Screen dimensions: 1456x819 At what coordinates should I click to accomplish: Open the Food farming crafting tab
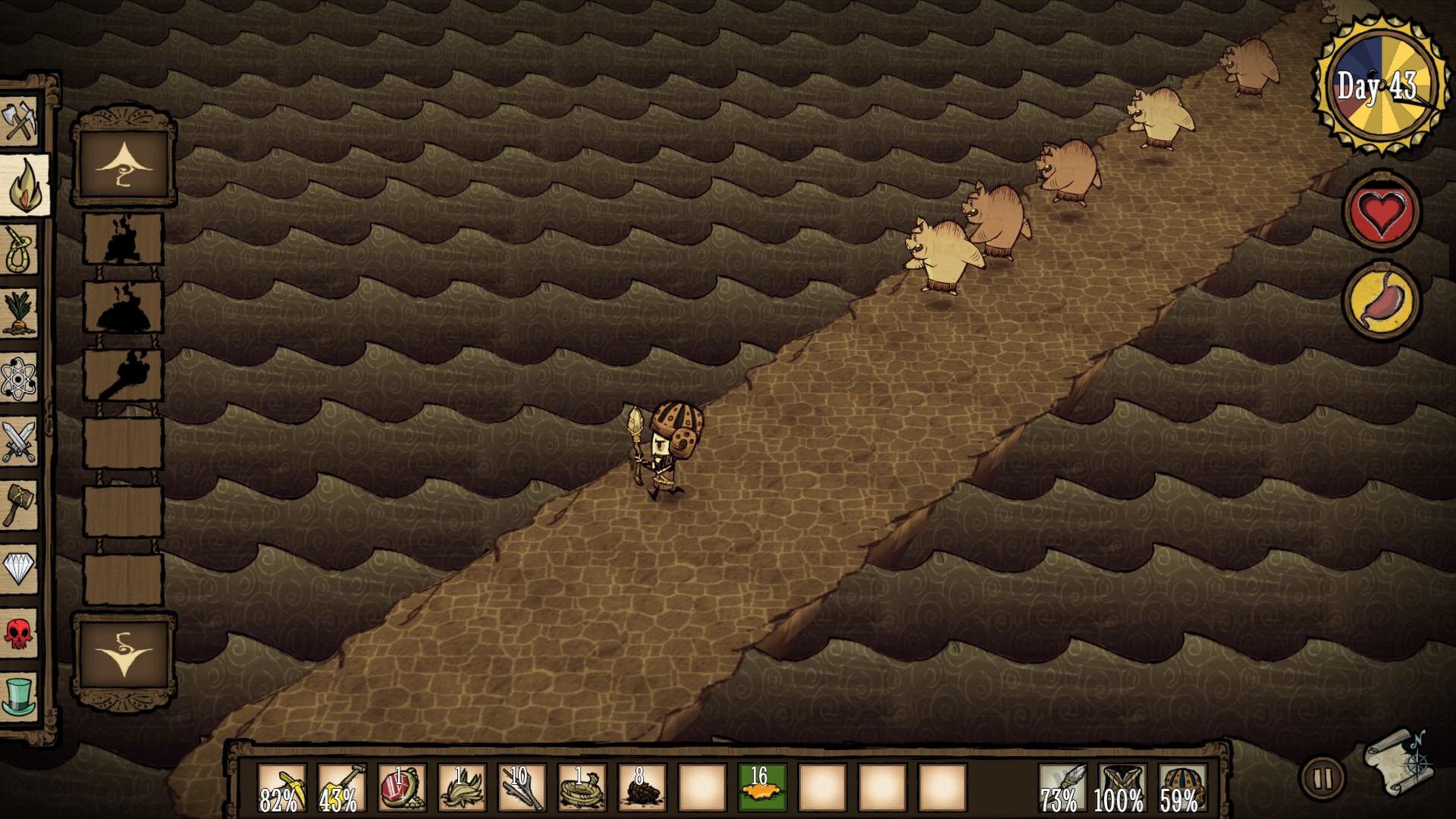[x=19, y=313]
